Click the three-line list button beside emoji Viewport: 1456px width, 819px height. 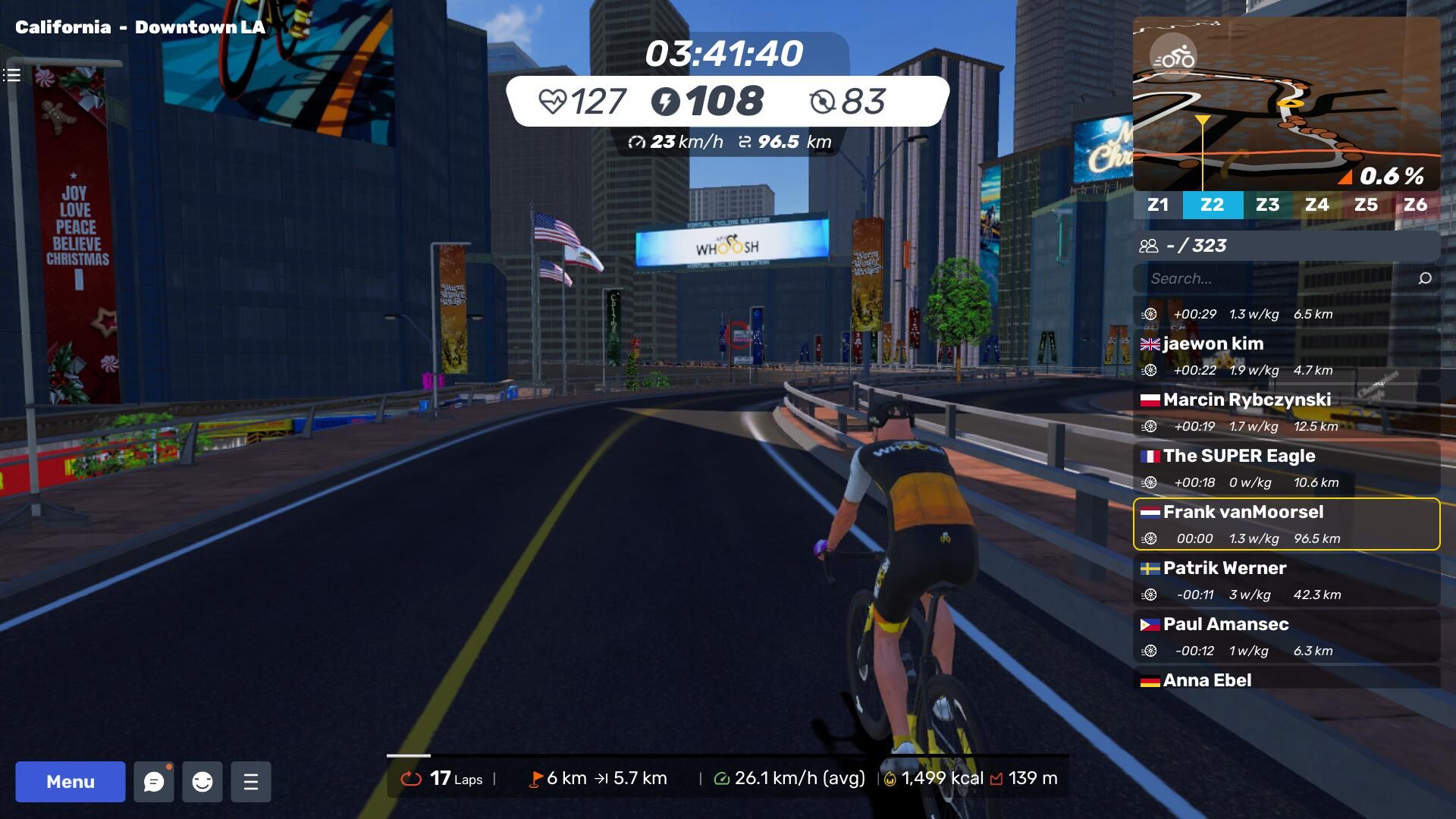pyautogui.click(x=251, y=782)
